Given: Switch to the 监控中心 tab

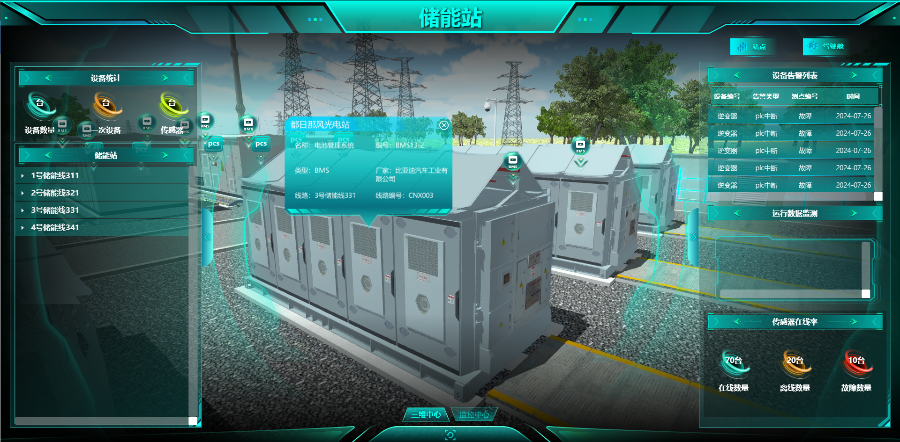Looking at the screenshot, I should [472, 414].
